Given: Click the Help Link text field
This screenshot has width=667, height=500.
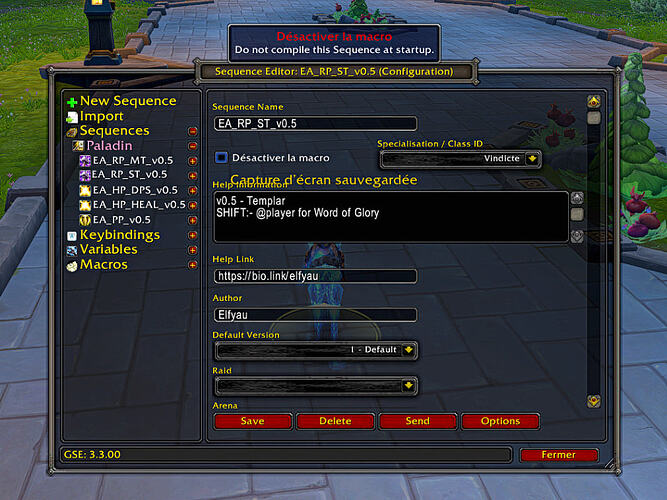Looking at the screenshot, I should point(315,276).
